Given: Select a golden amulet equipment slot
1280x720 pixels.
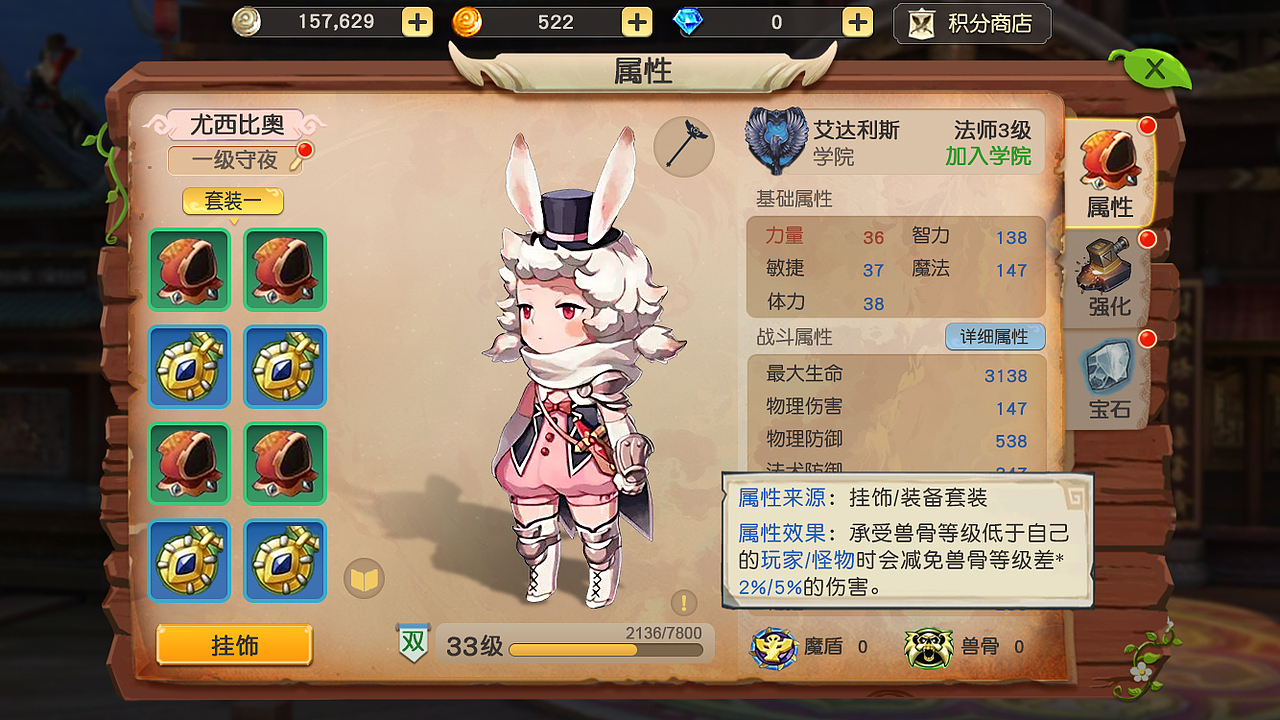Looking at the screenshot, I should pos(189,367).
